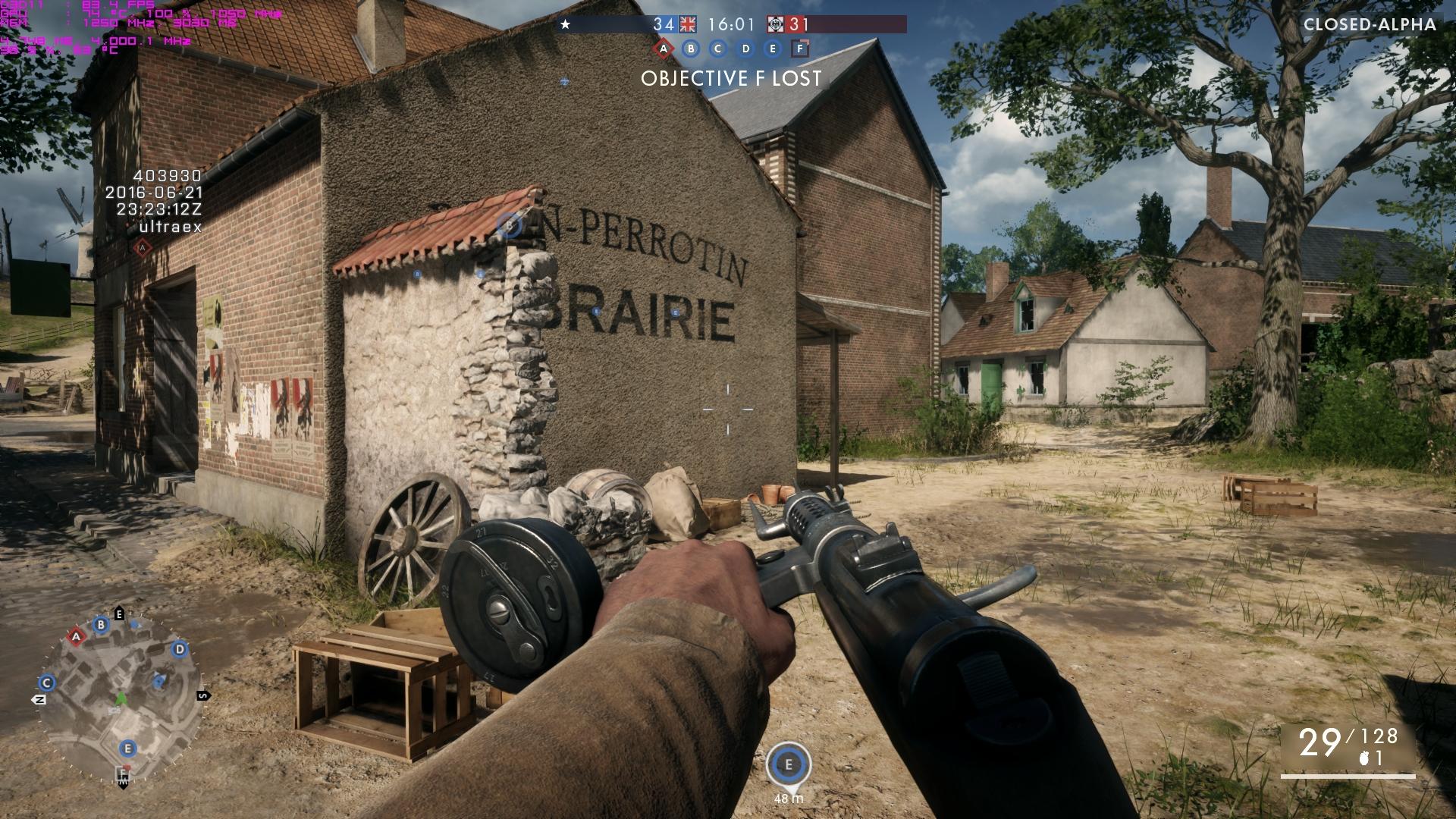Select objective E flag in top bar
The height and width of the screenshot is (819, 1456).
coord(773,49)
